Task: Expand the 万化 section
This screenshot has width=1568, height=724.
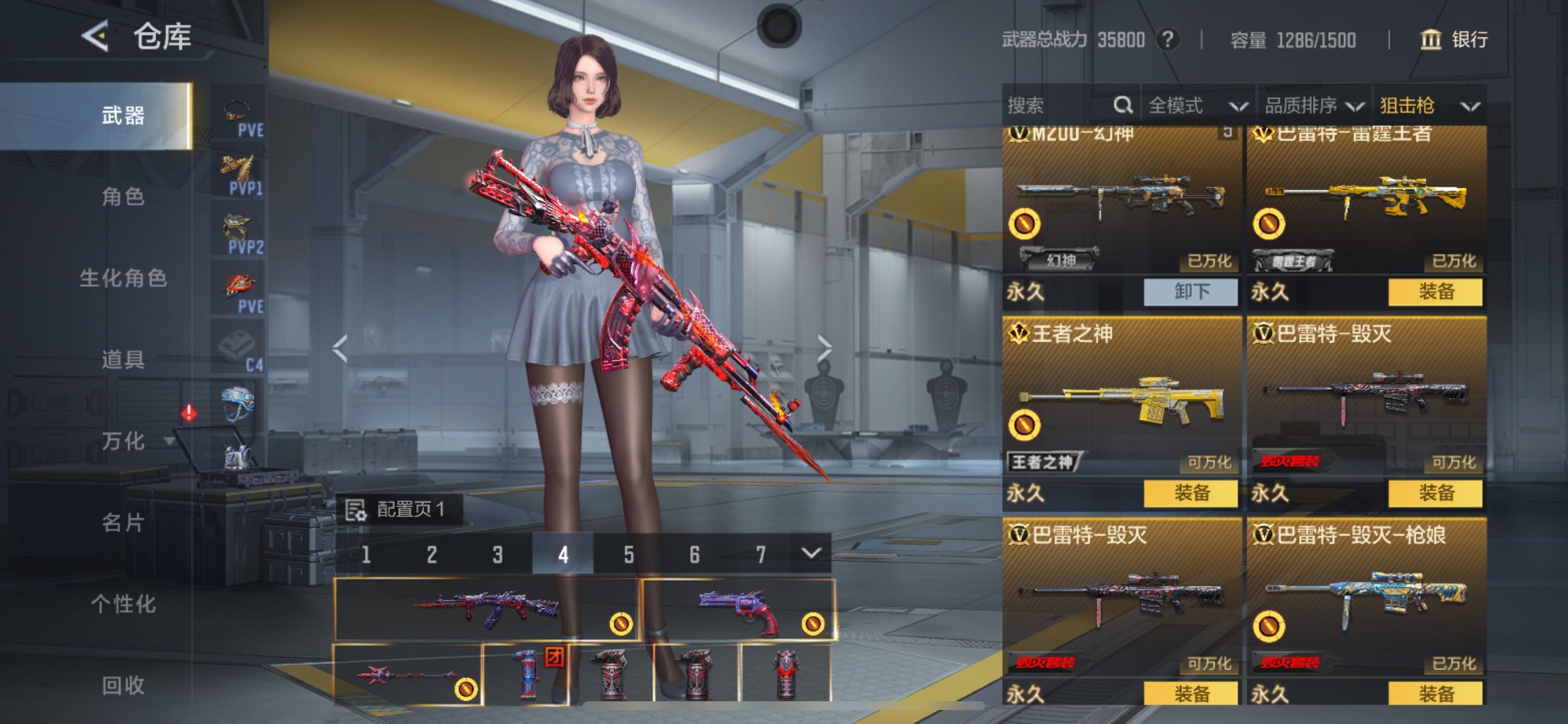Action: pyautogui.click(x=135, y=441)
